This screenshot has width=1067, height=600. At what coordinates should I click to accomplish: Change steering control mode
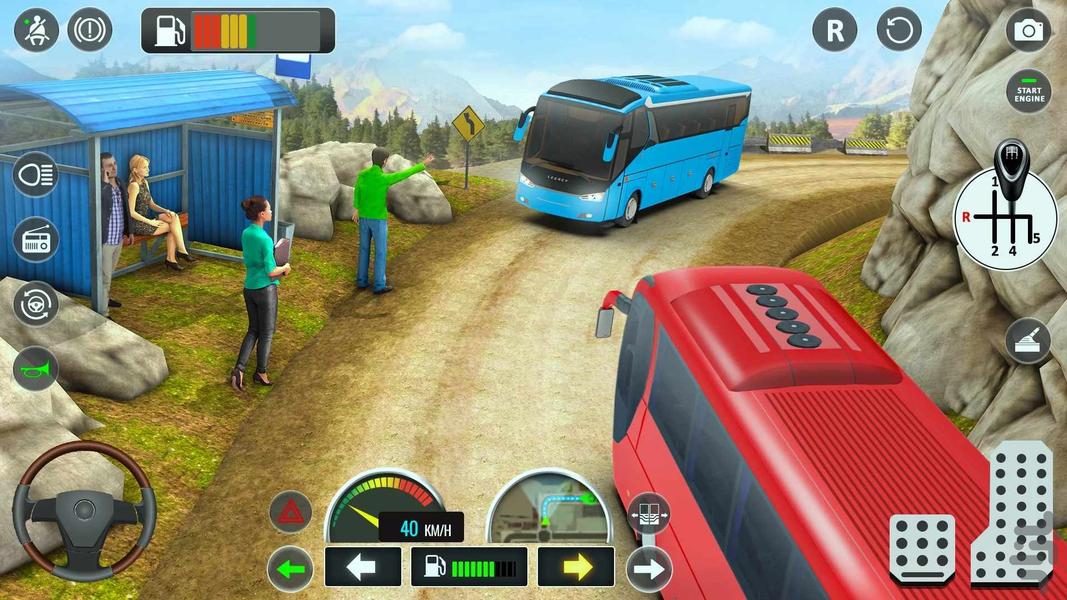[36, 304]
